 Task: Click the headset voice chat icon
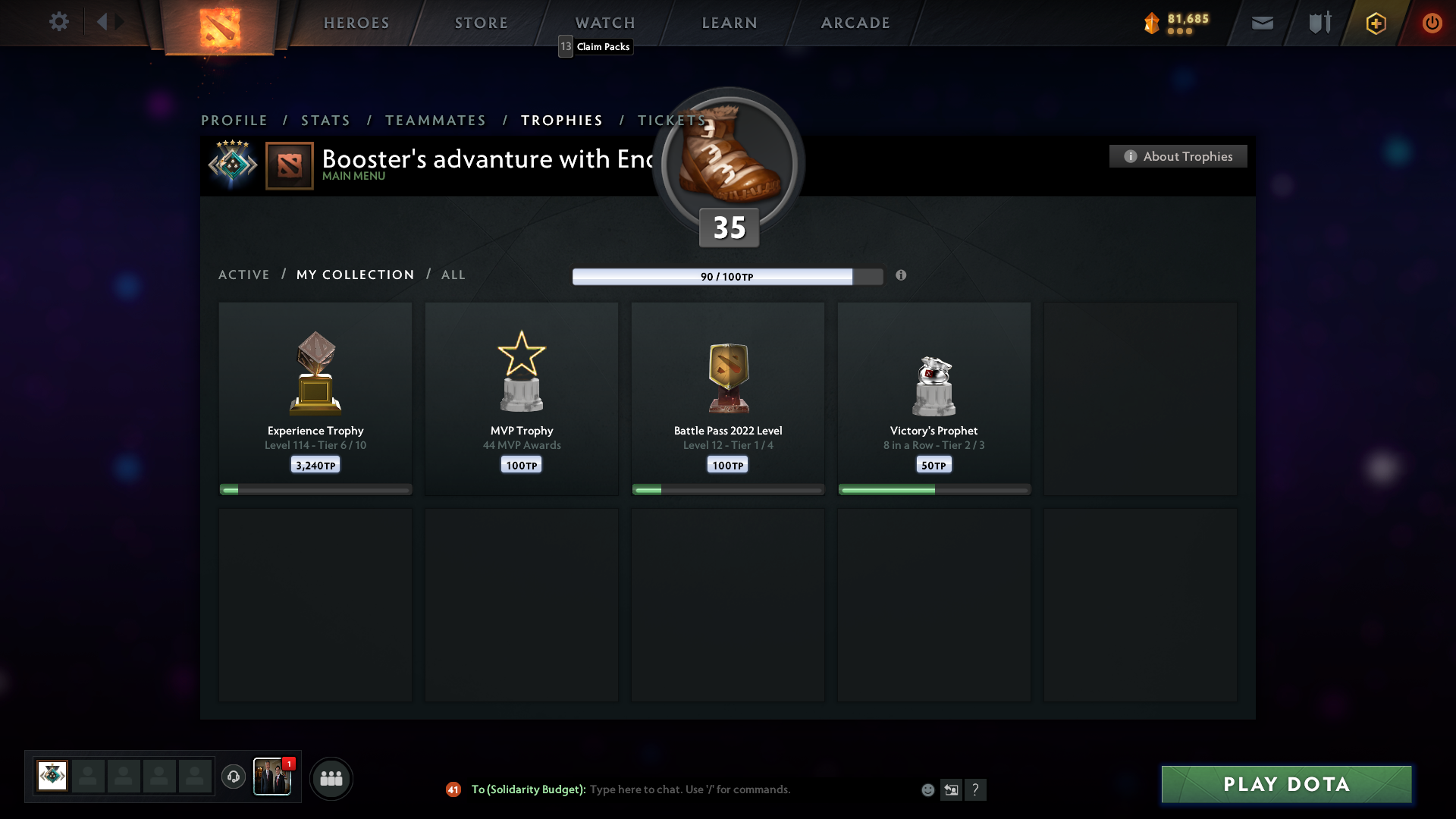tap(234, 777)
